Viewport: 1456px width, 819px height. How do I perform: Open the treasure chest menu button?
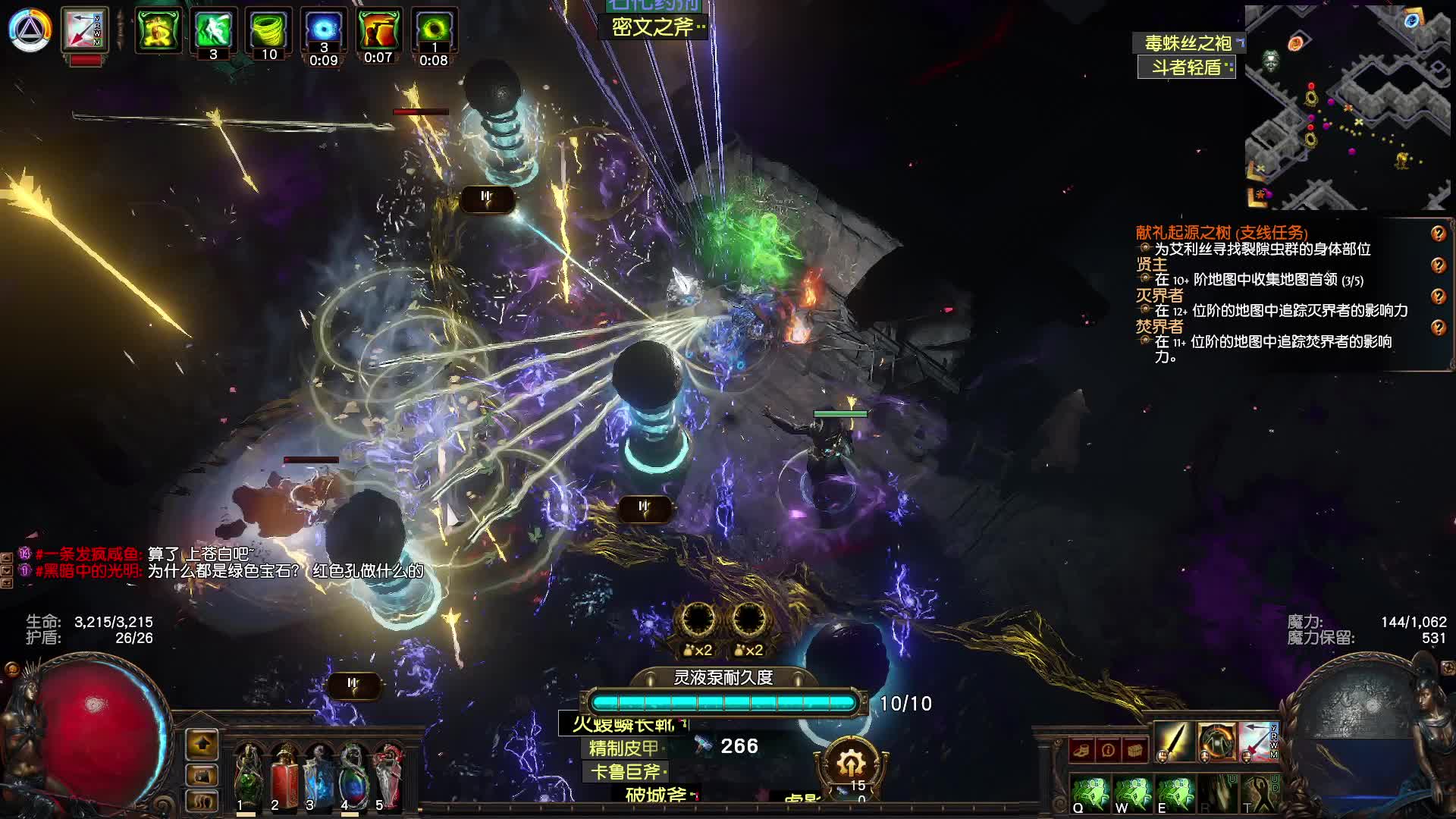[1135, 750]
